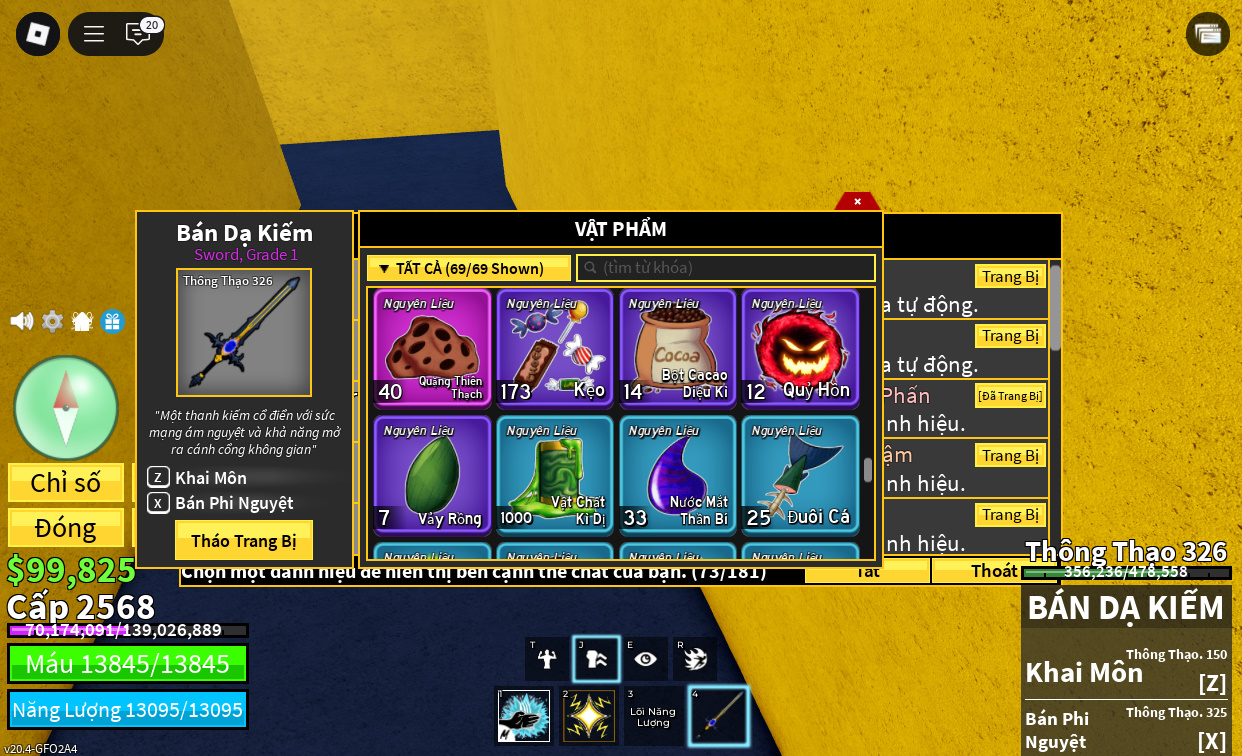Choose the Nước Mắt Thần Bí item
Viewport: 1242px width, 756px height.
[x=678, y=474]
